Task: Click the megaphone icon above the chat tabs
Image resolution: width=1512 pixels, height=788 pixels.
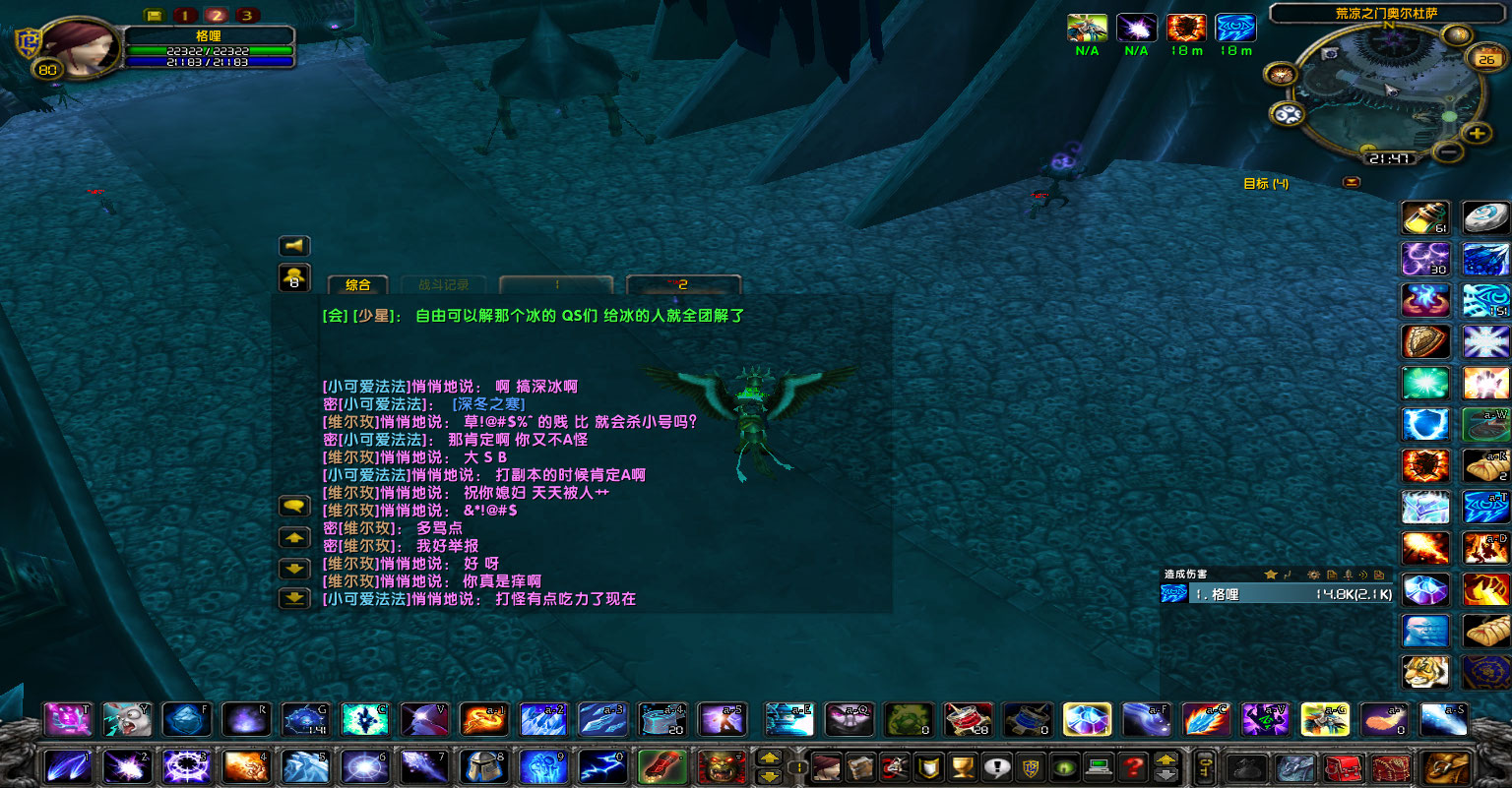Action: 293,246
